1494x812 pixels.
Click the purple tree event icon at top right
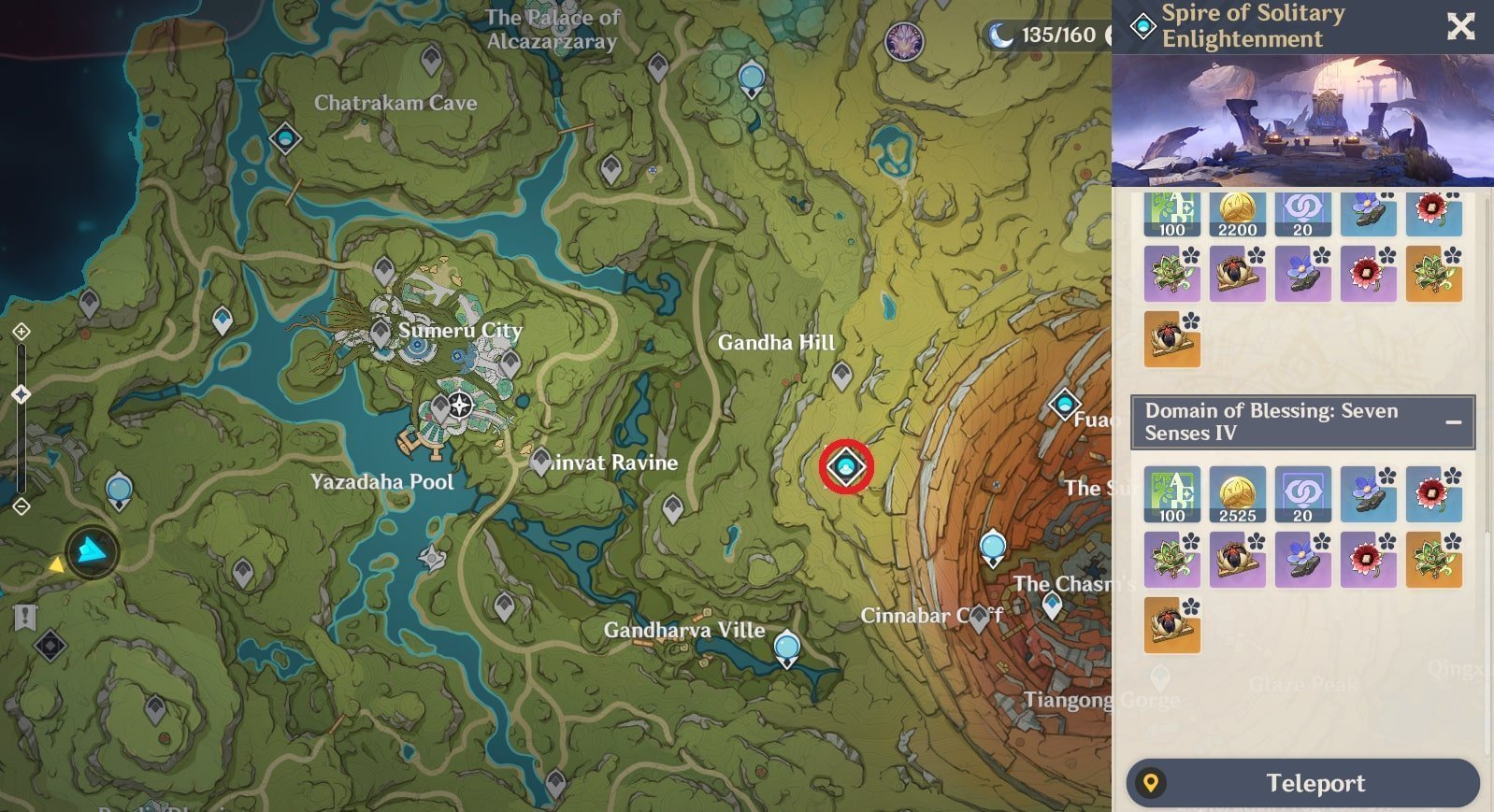(x=905, y=43)
